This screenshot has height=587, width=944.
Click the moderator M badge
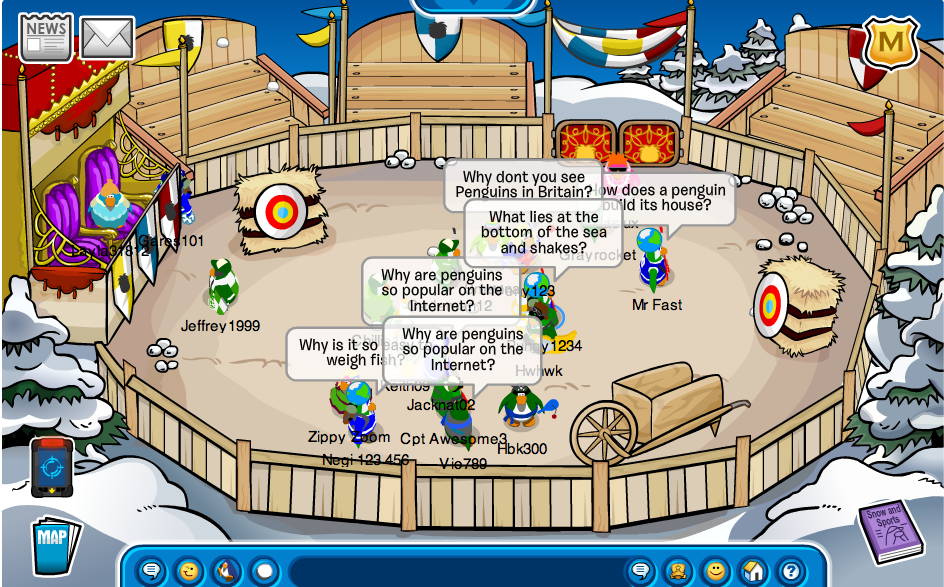(x=890, y=43)
